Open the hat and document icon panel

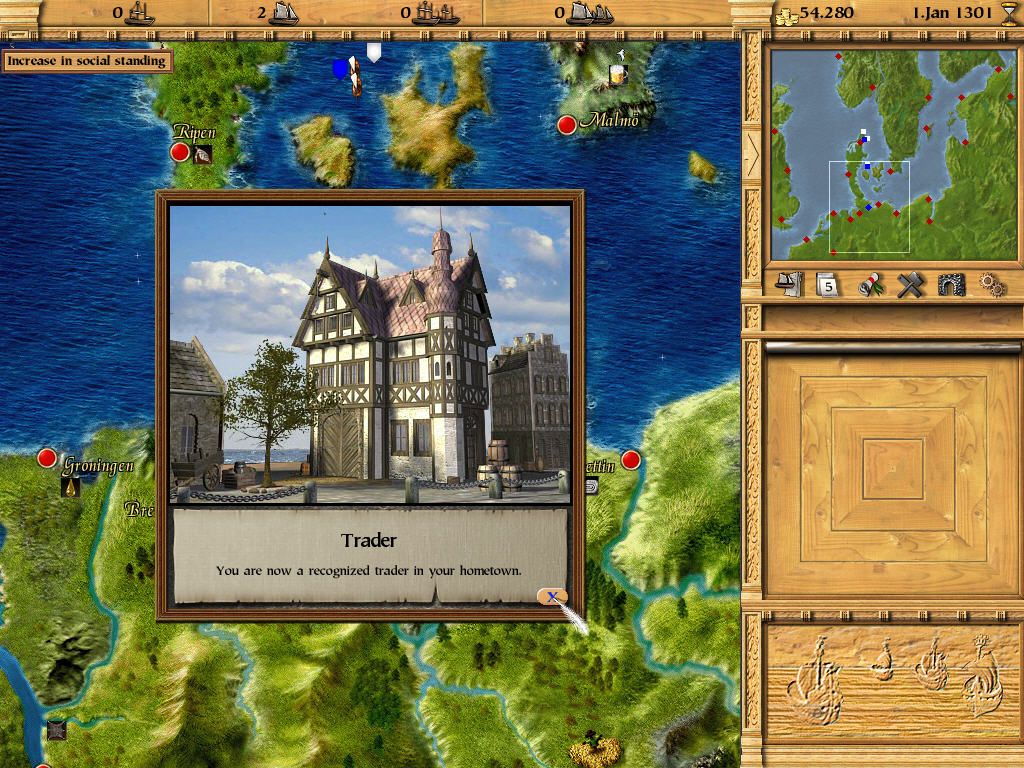(x=790, y=285)
